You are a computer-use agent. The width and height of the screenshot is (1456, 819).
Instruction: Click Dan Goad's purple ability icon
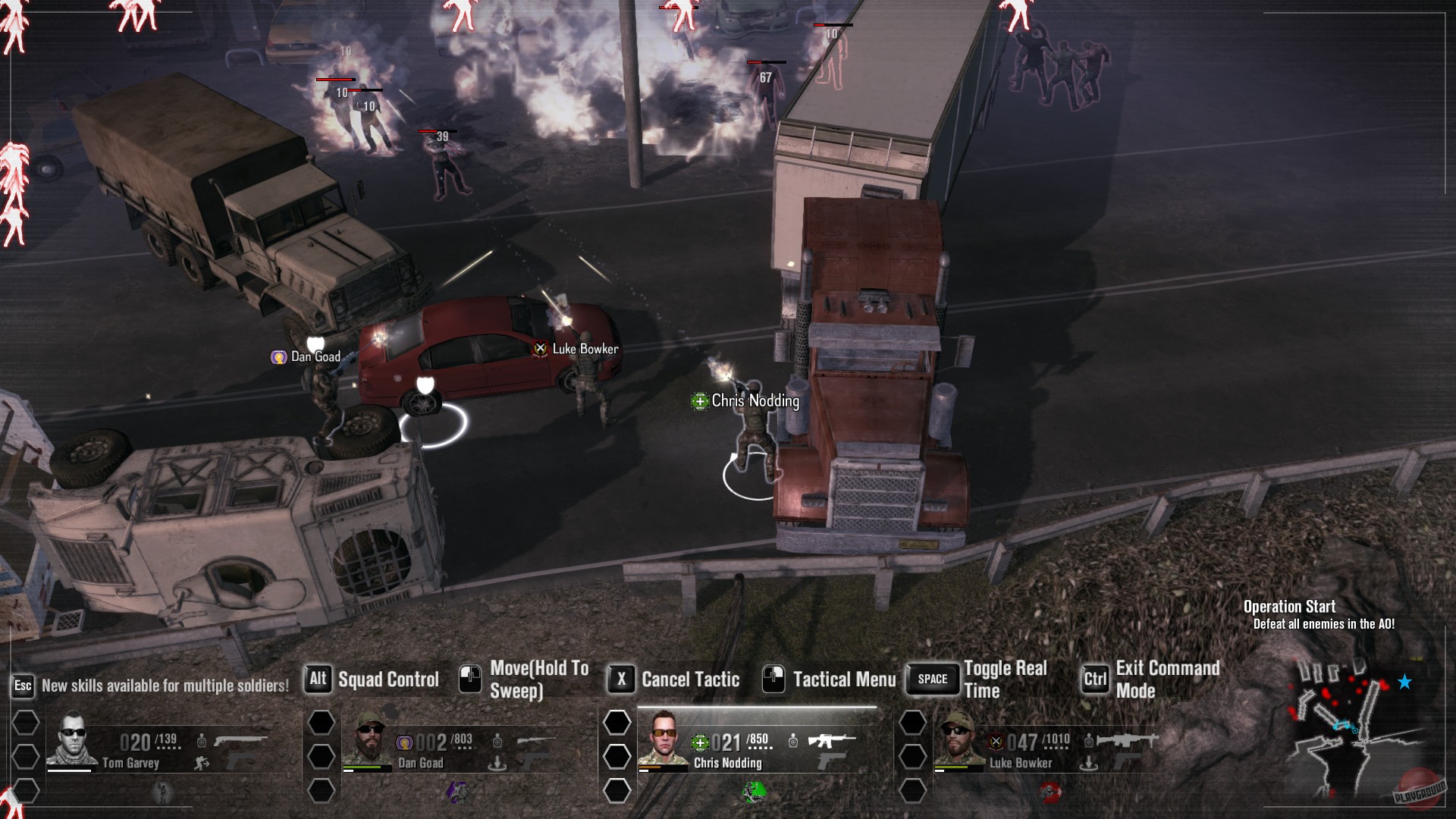coord(458,792)
